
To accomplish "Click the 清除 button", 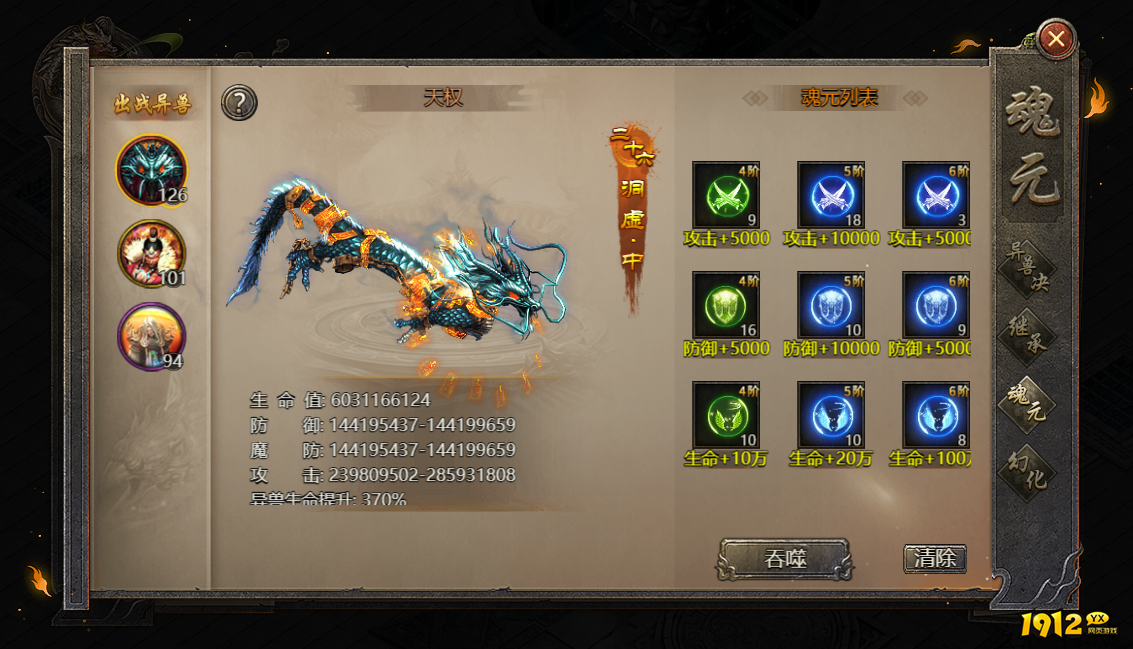I will (935, 558).
